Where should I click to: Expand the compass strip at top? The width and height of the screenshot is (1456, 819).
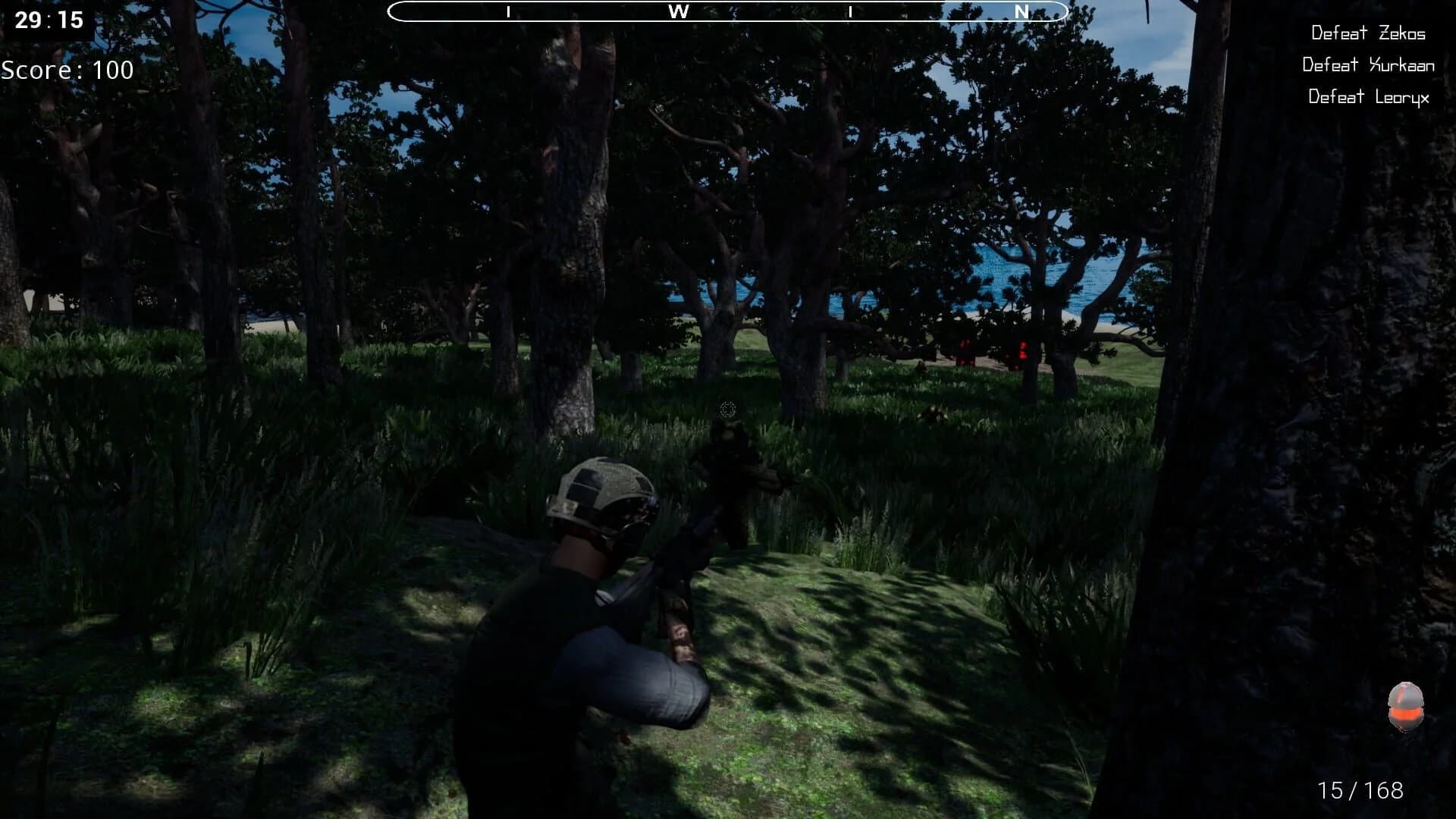(x=728, y=11)
